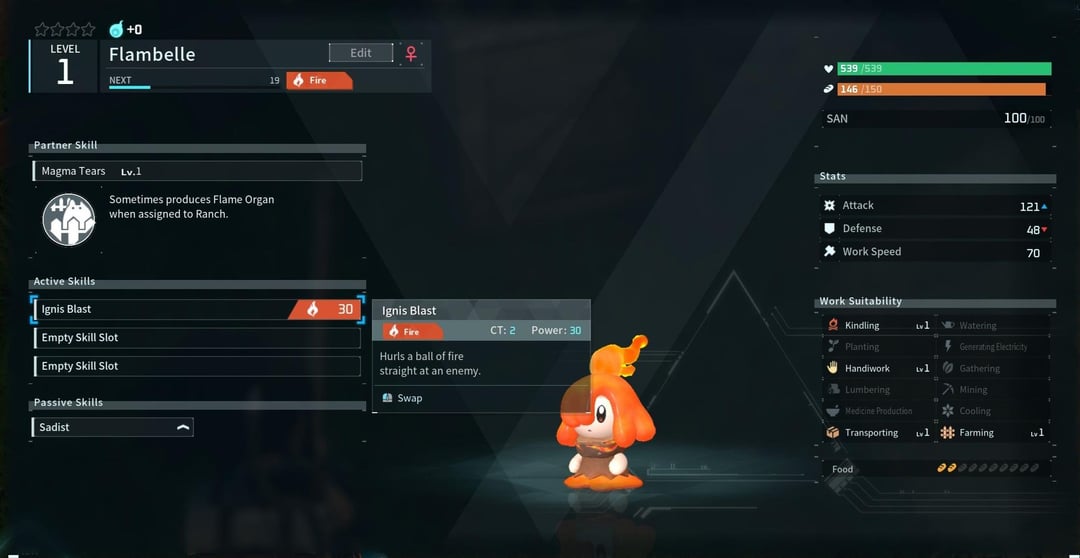Select the Magma Tears partner skill row

[197, 171]
